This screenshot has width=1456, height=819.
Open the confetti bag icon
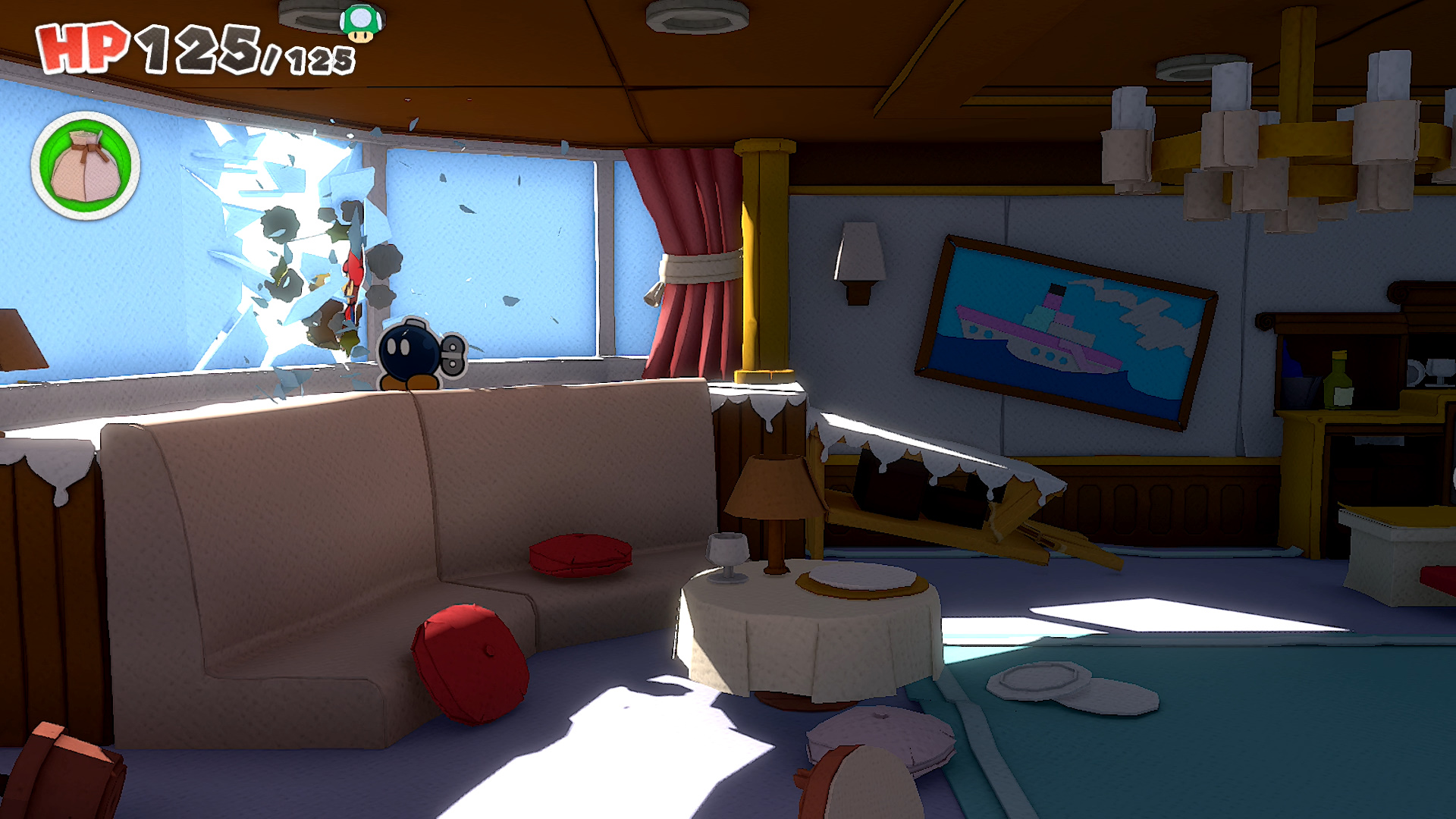click(85, 166)
